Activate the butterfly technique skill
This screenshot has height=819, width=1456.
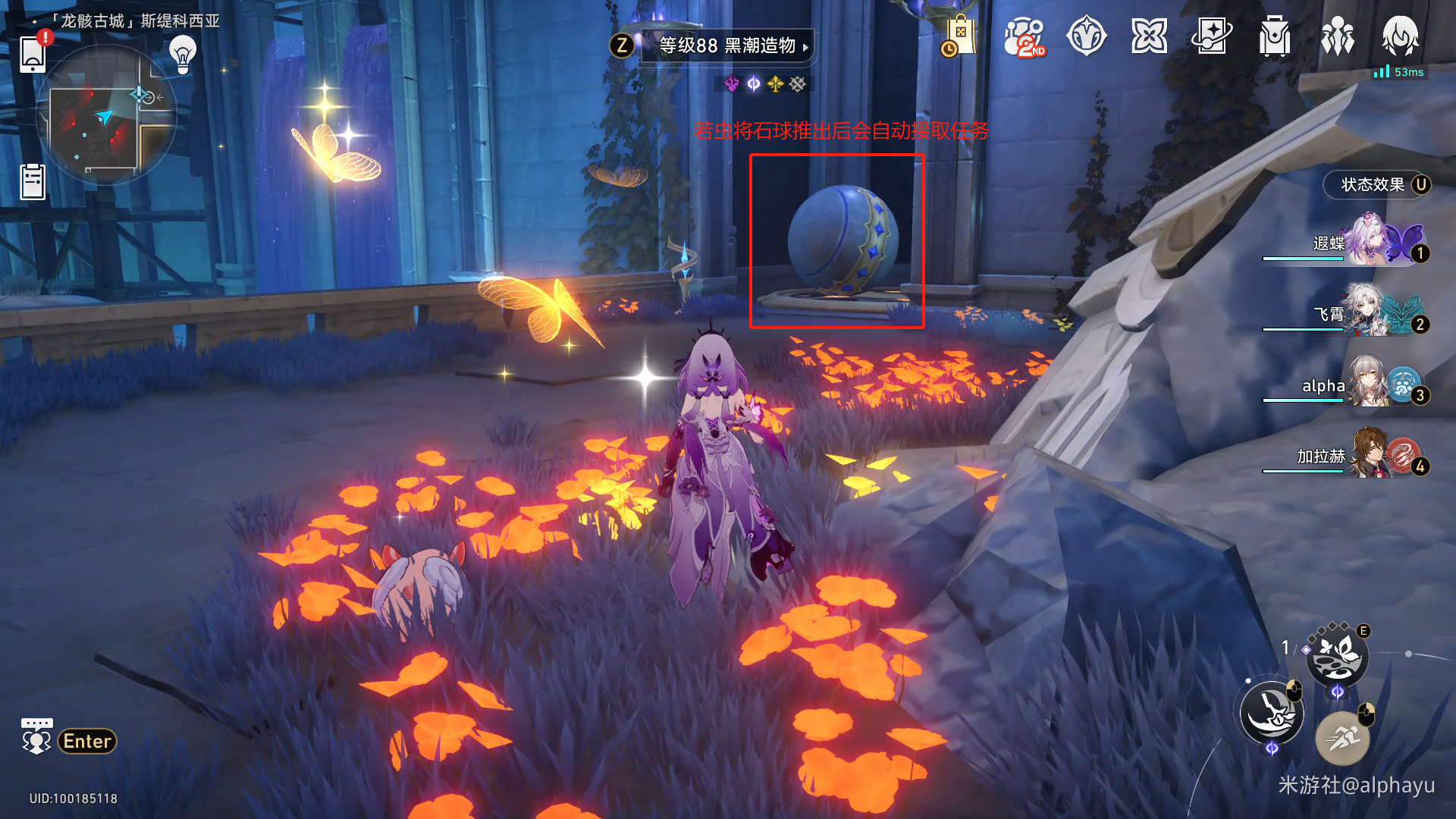pyautogui.click(x=1336, y=657)
